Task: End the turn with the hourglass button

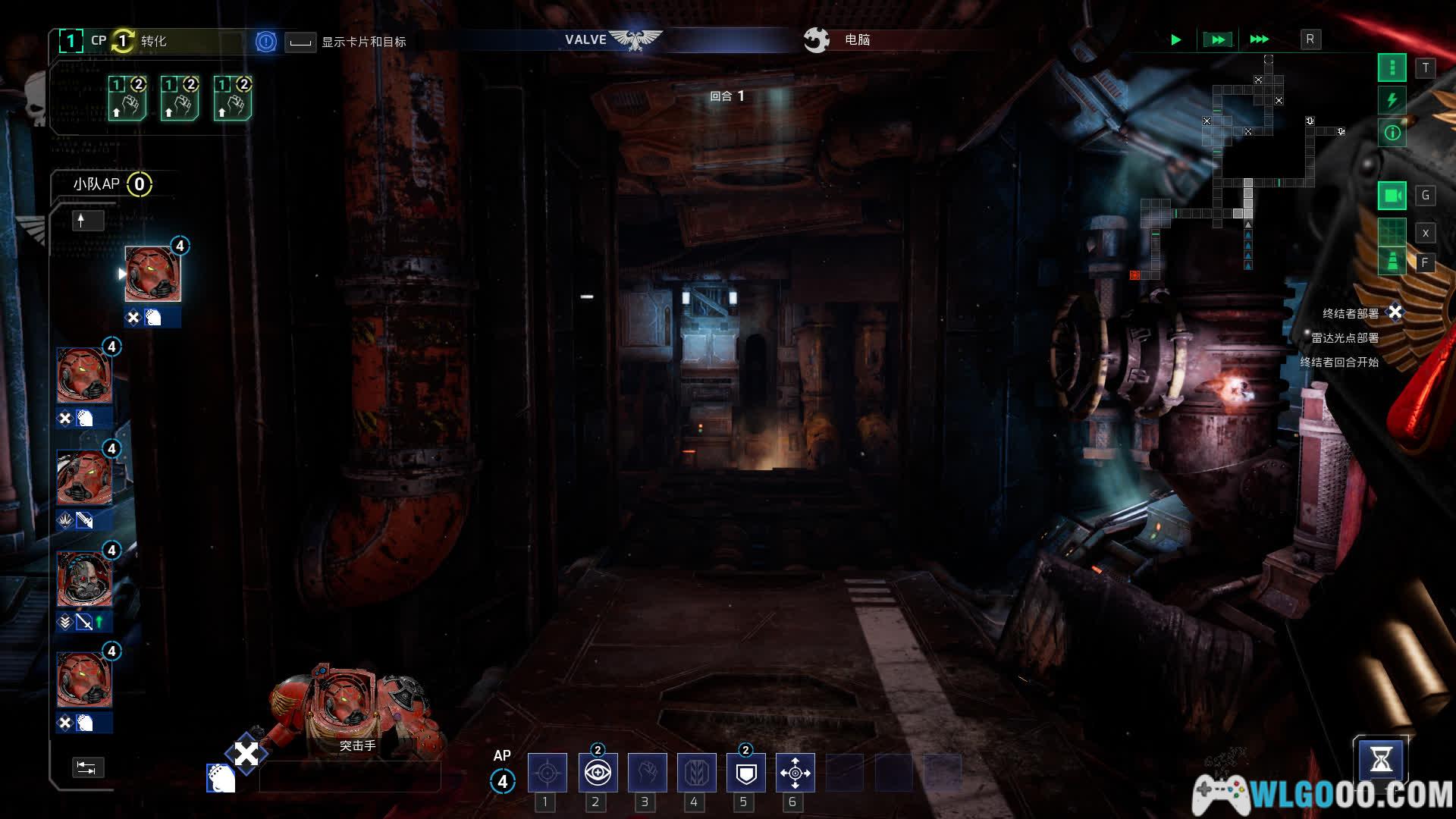Action: (x=1381, y=759)
